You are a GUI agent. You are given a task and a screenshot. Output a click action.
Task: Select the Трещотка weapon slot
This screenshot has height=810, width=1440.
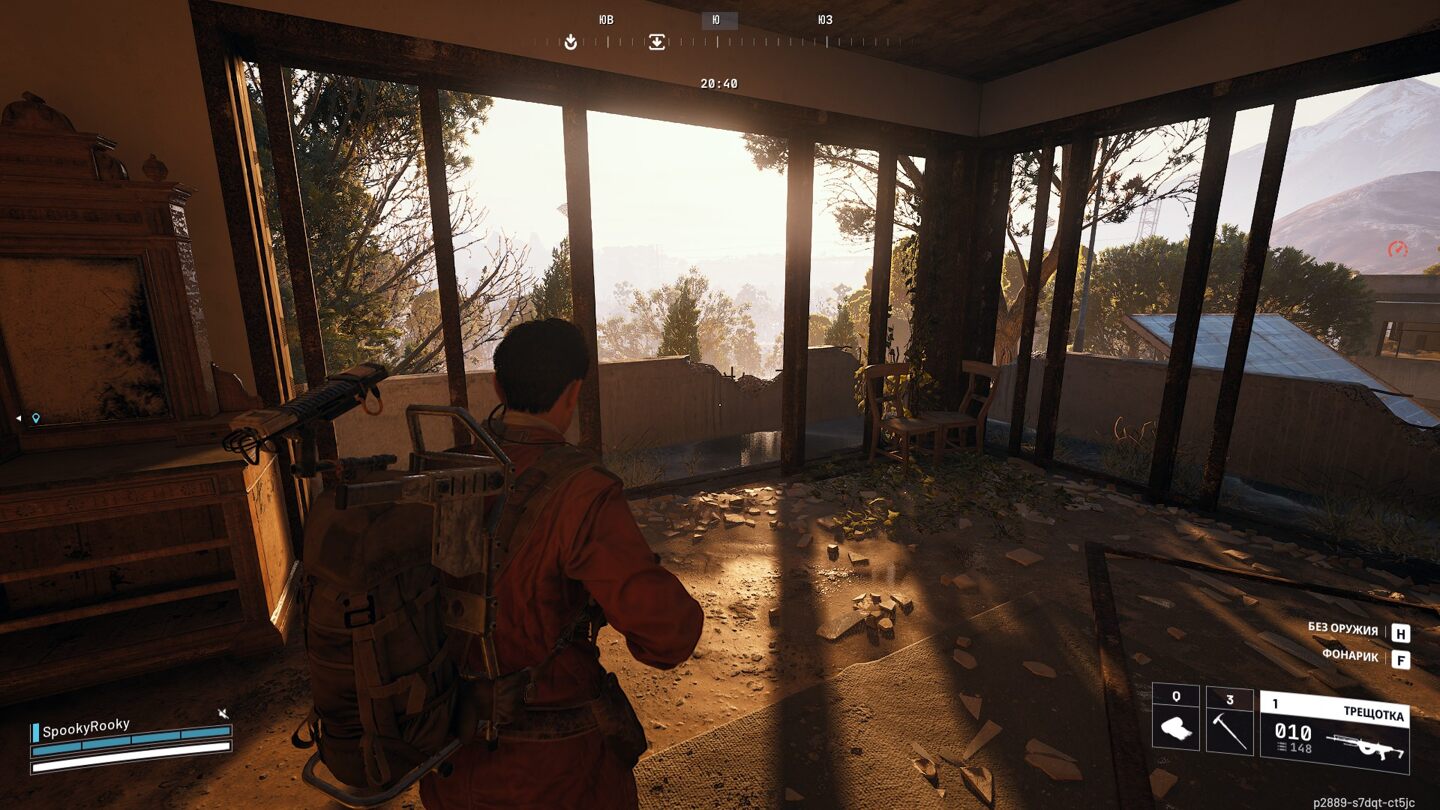[x=1334, y=732]
